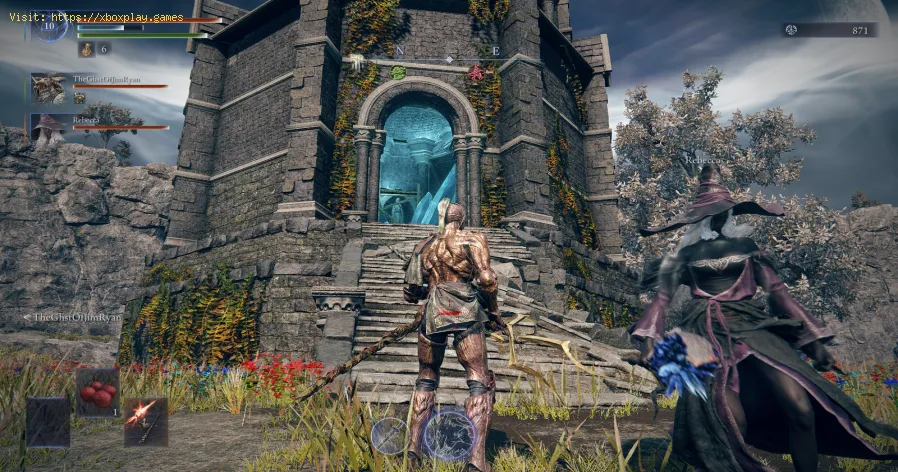Select the red berries item slot
The width and height of the screenshot is (898, 472).
pyautogui.click(x=97, y=392)
